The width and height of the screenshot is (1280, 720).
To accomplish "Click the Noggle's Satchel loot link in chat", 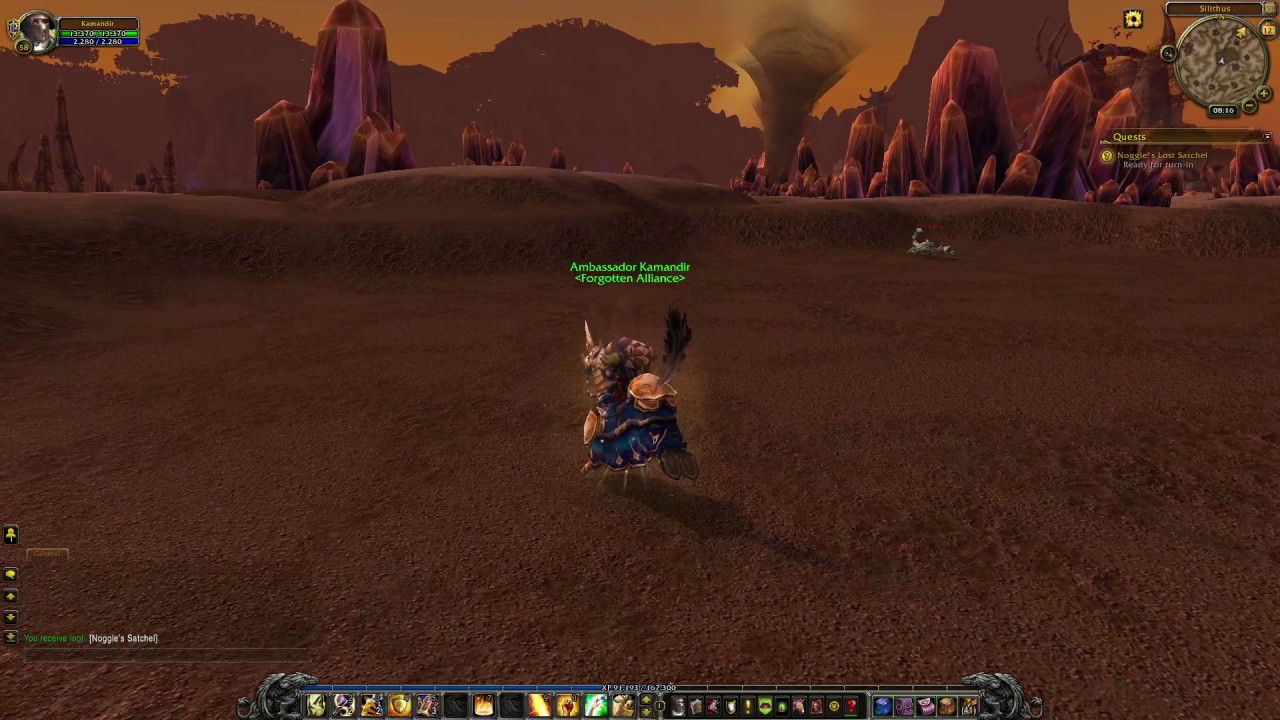I will pyautogui.click(x=123, y=638).
